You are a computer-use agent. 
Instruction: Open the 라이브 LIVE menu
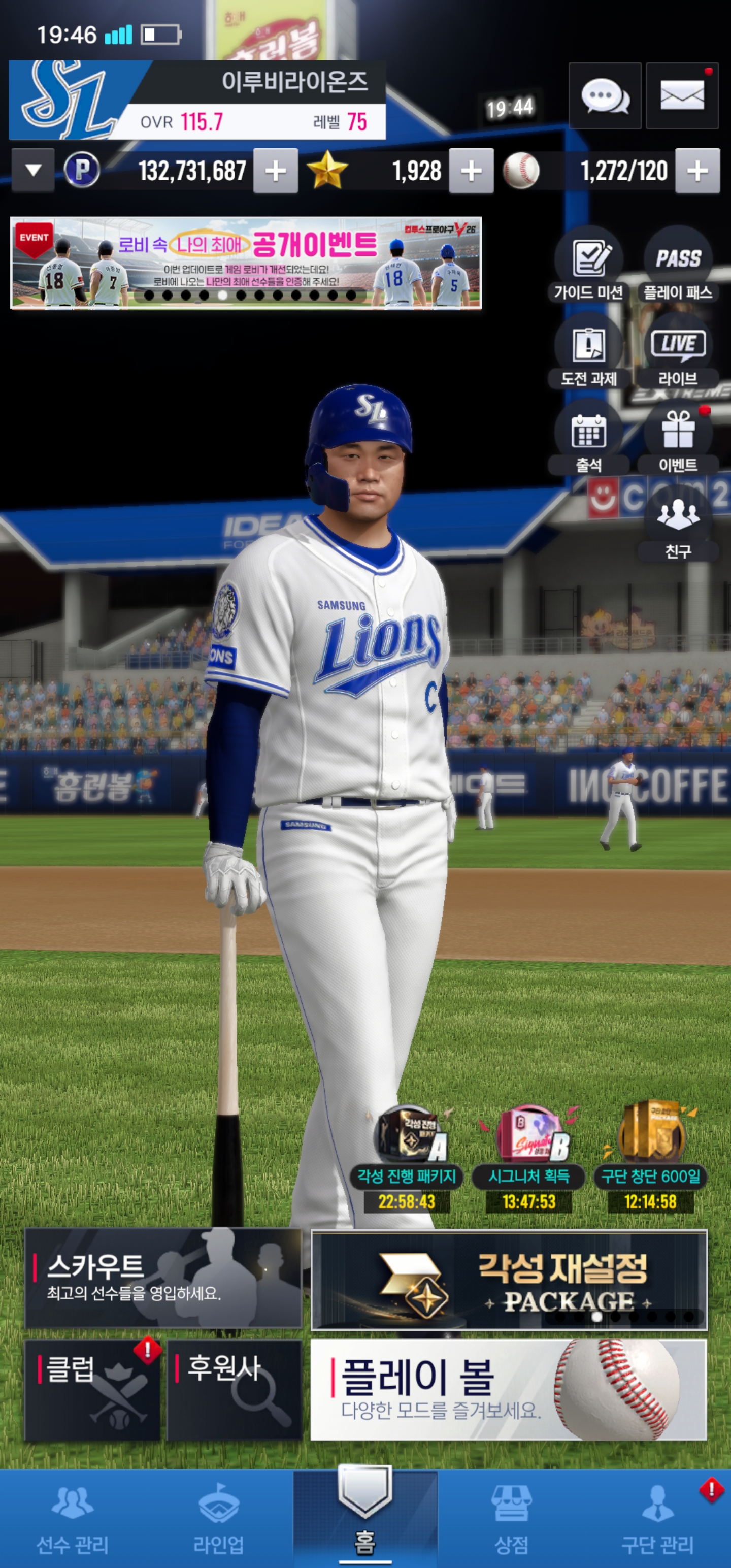(678, 351)
